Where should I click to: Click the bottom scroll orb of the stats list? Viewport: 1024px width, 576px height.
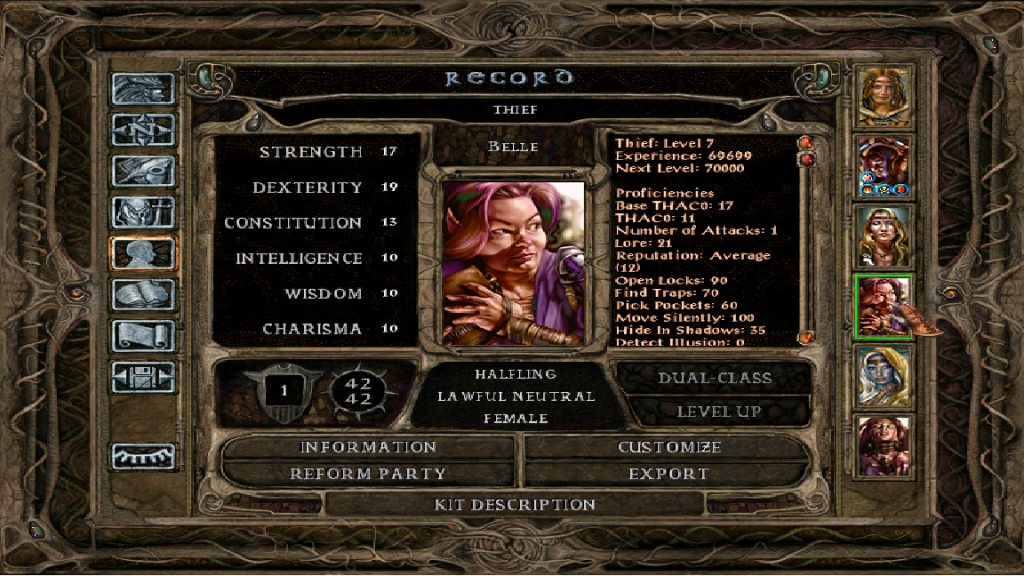pos(803,338)
